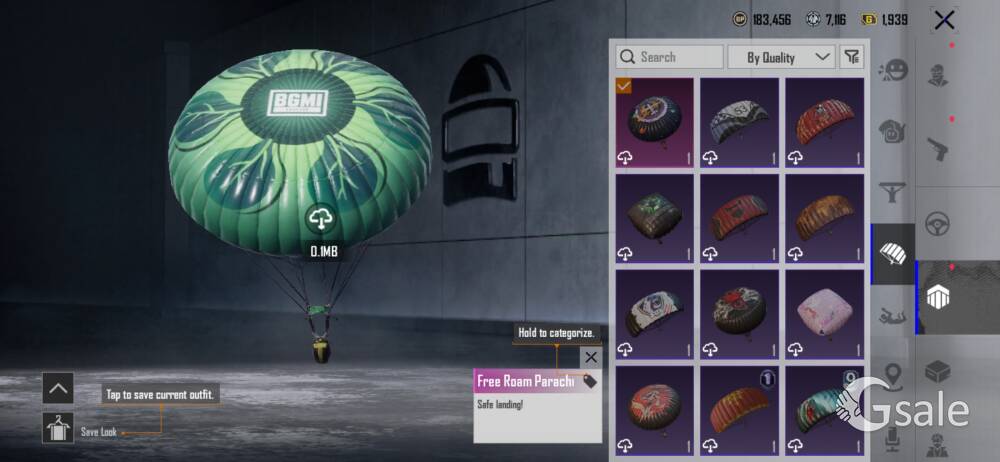
Task: Close the inventory screen with the X
Action: pyautogui.click(x=943, y=20)
